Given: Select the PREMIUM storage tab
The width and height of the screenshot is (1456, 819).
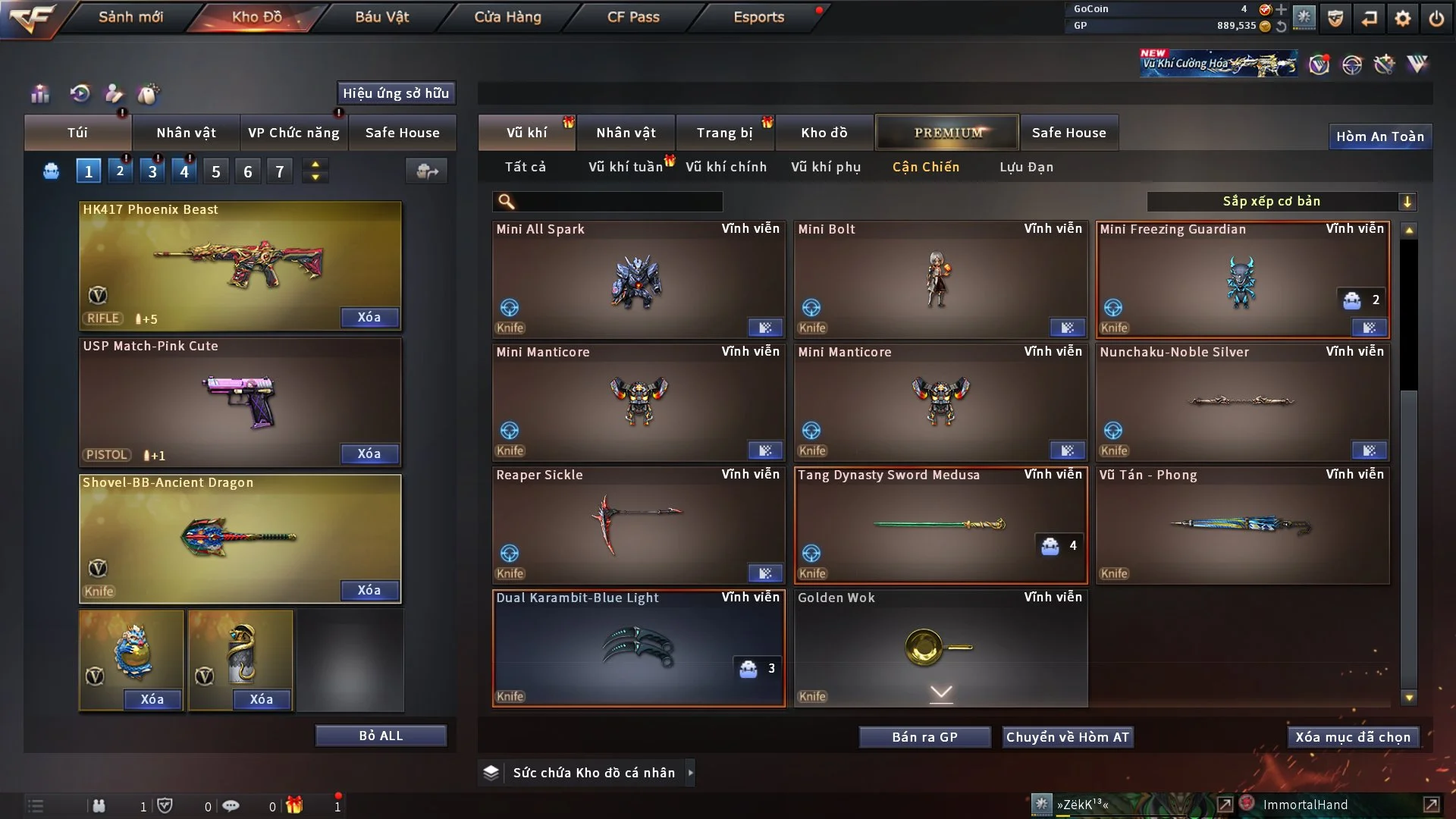Looking at the screenshot, I should [x=947, y=133].
